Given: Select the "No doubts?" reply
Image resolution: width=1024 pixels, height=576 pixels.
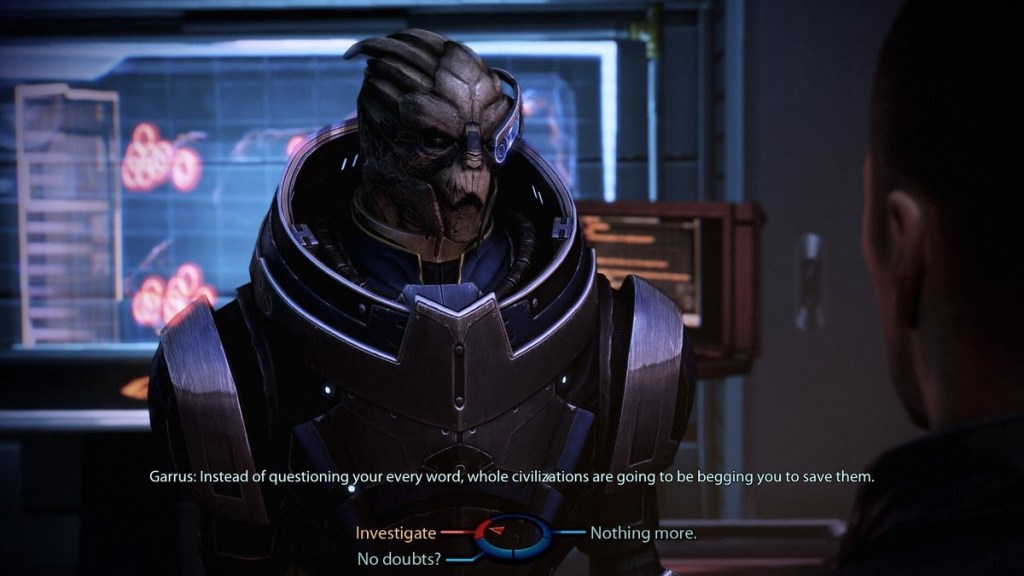Looking at the screenshot, I should coord(399,558).
